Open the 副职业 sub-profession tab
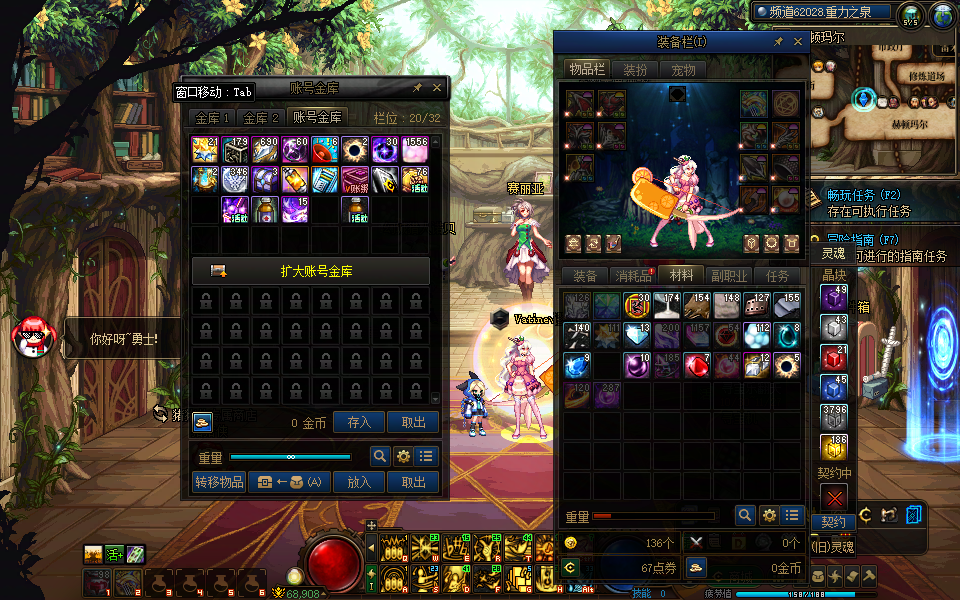 point(729,276)
